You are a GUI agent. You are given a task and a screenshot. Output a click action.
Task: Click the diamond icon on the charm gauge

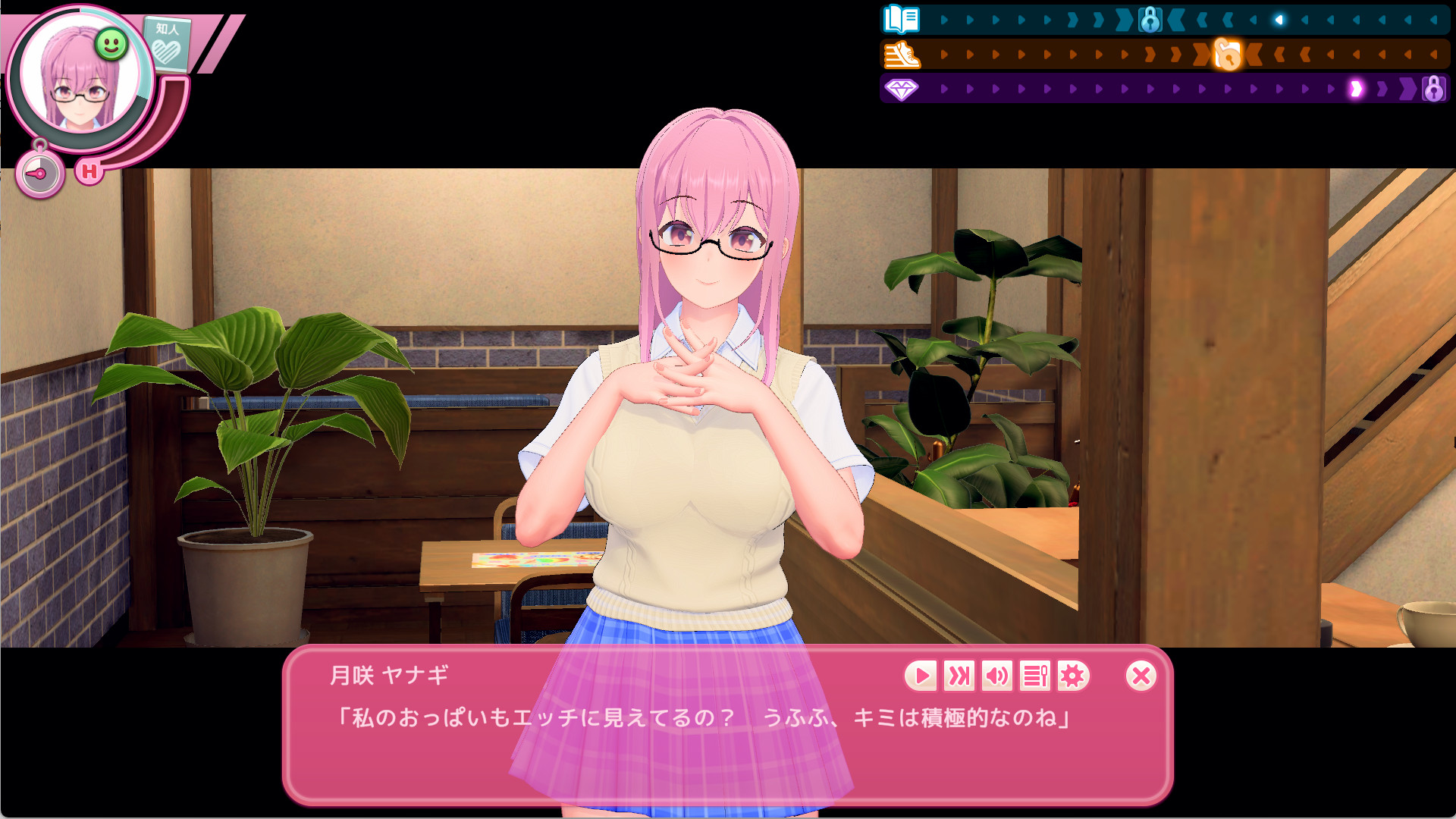900,90
